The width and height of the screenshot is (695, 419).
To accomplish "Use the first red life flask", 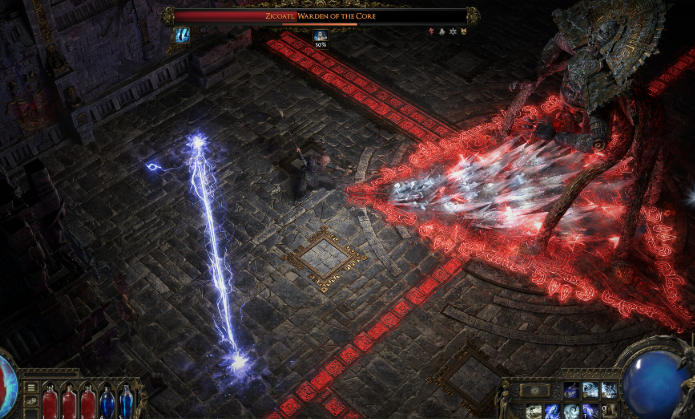I will point(50,402).
